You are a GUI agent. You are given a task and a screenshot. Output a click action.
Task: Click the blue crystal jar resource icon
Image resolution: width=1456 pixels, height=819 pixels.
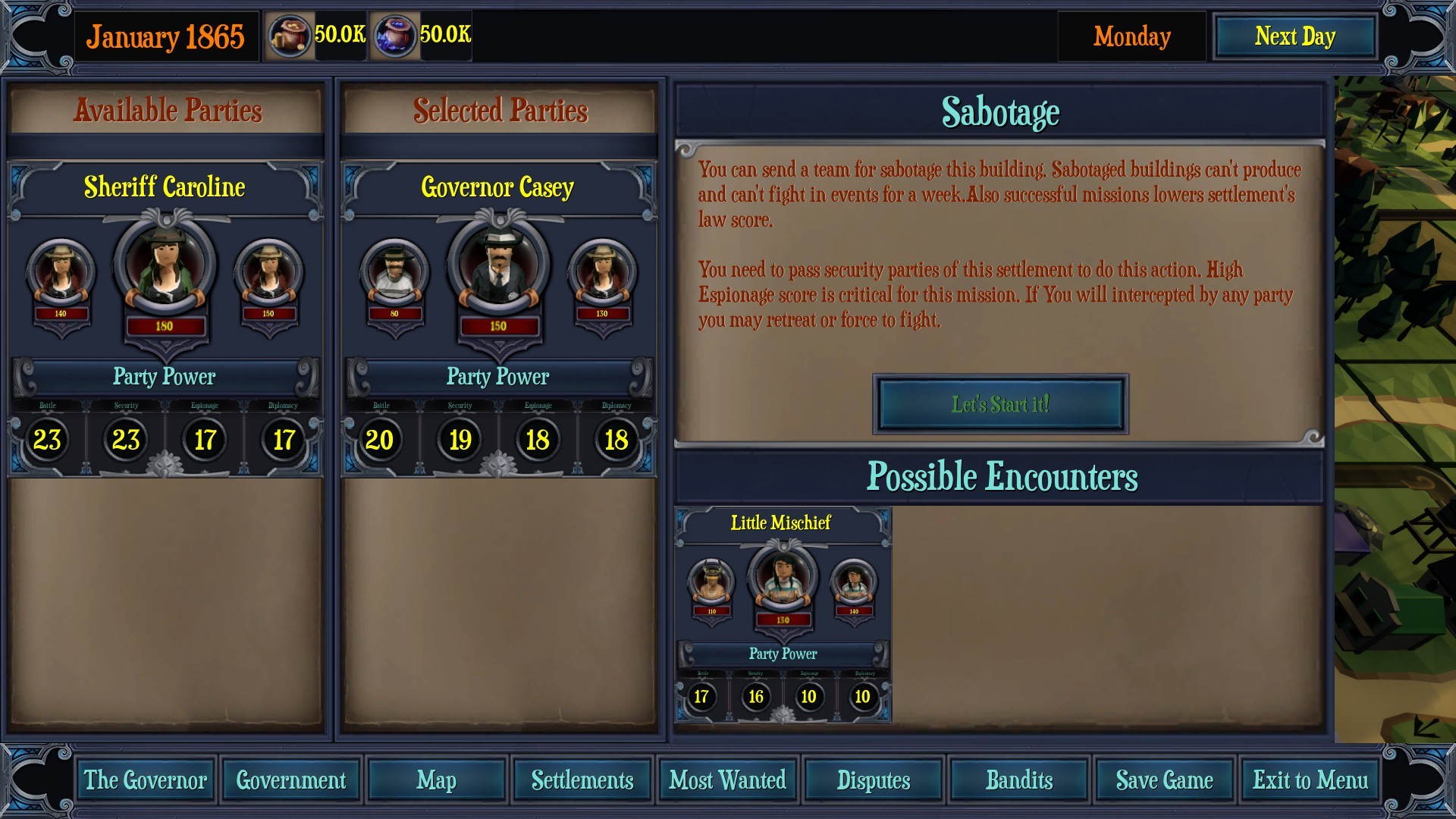(x=395, y=34)
